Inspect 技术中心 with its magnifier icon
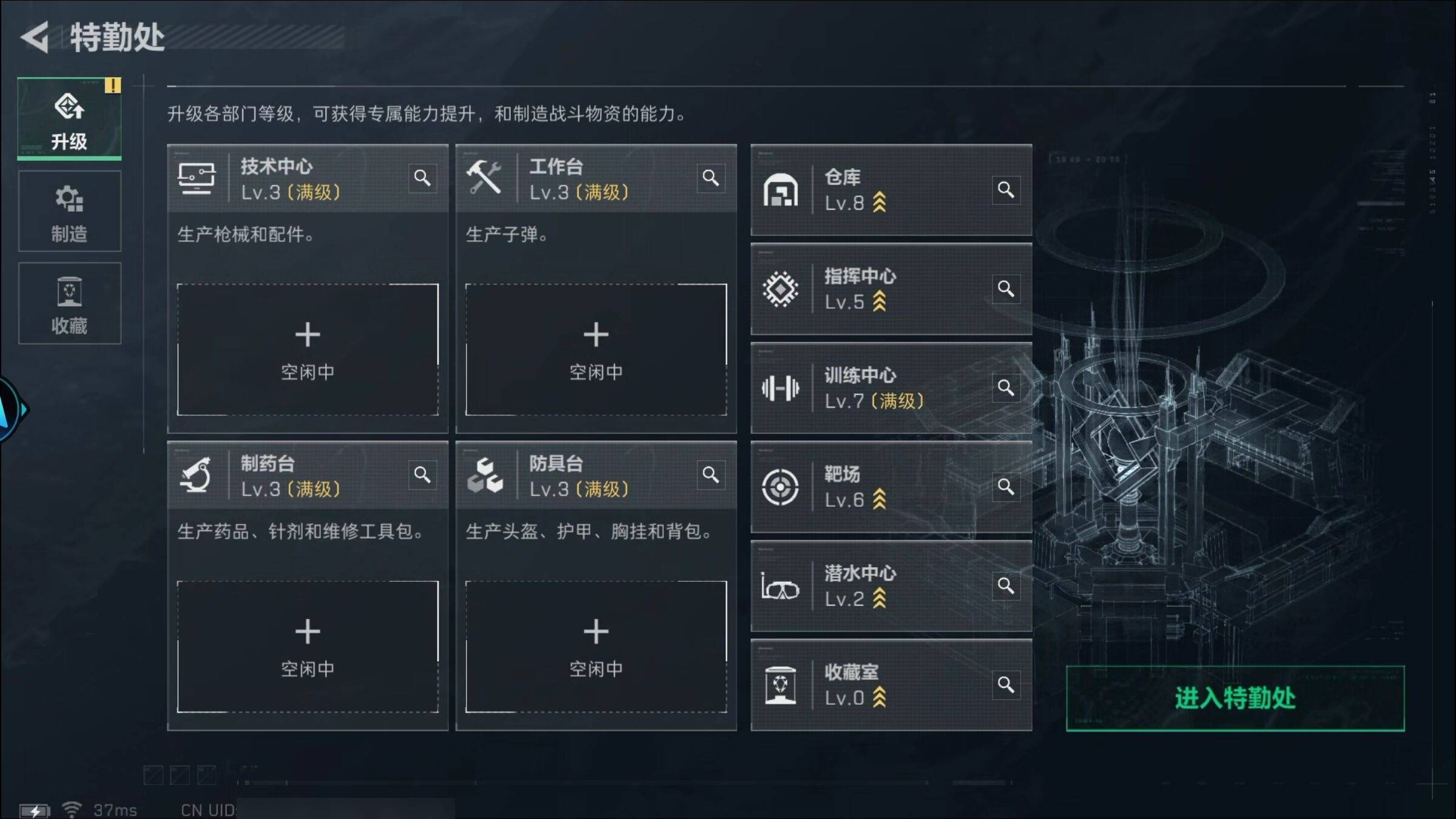Image resolution: width=1456 pixels, height=819 pixels. [422, 178]
